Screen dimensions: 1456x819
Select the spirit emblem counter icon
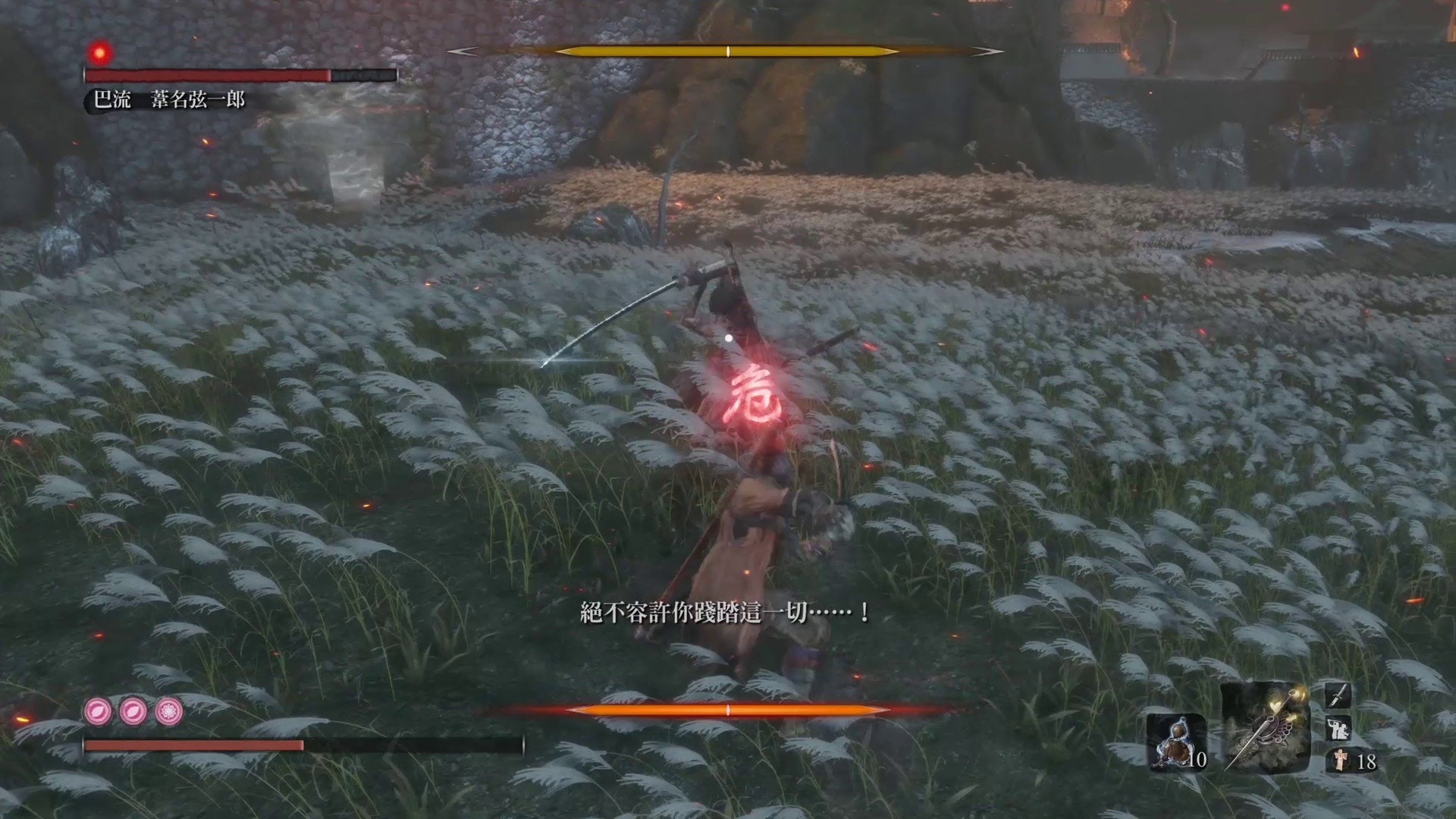[x=1341, y=760]
